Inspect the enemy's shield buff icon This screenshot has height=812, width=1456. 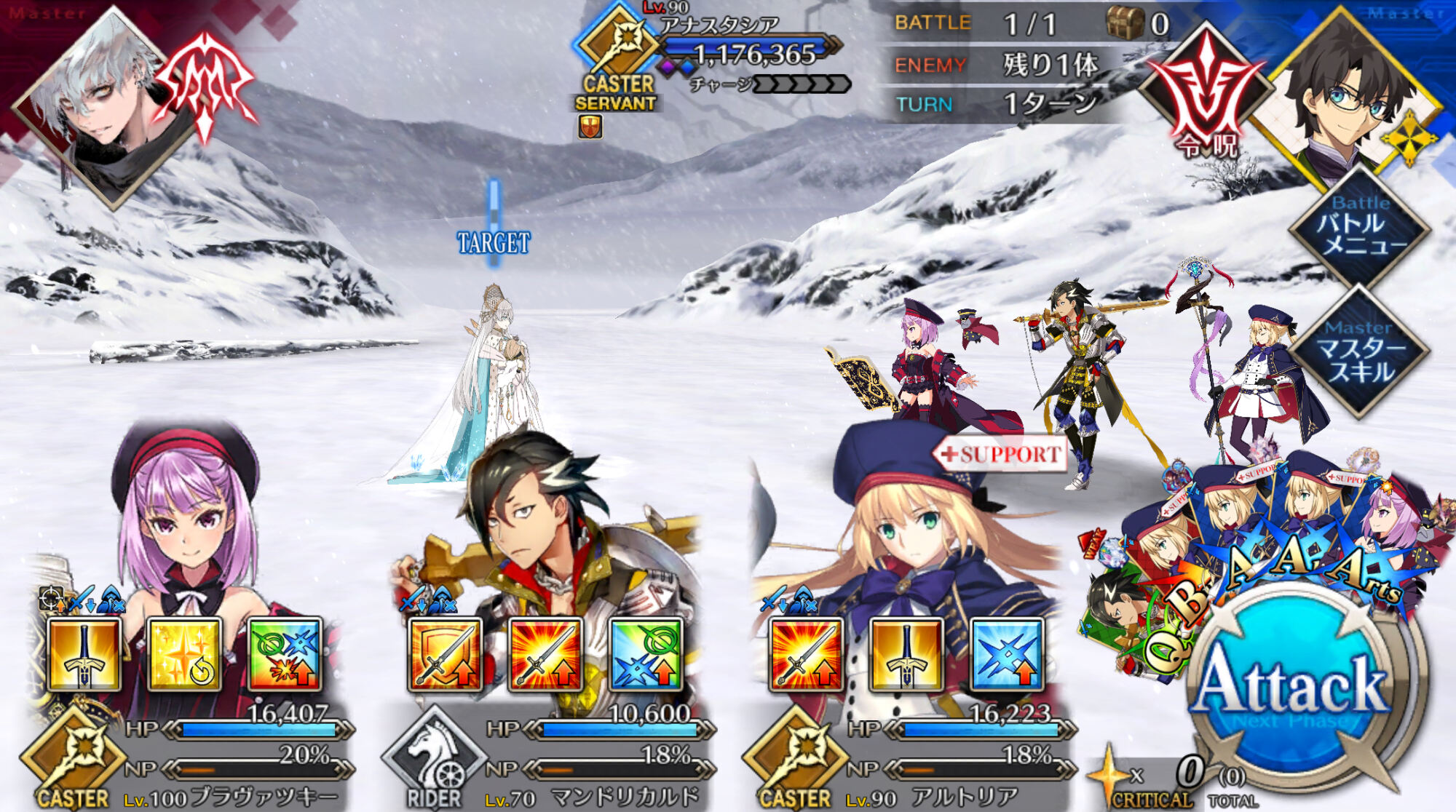(x=590, y=127)
